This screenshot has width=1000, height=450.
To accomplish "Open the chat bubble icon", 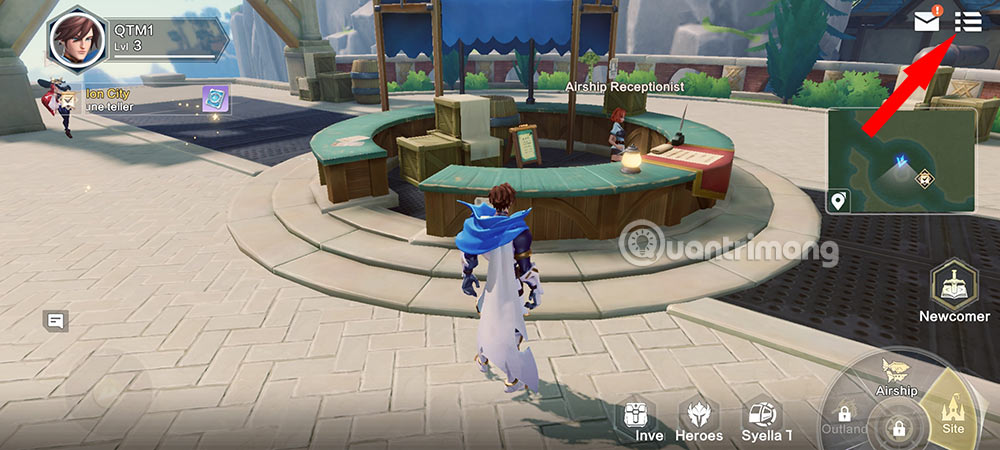I will click(x=55, y=321).
